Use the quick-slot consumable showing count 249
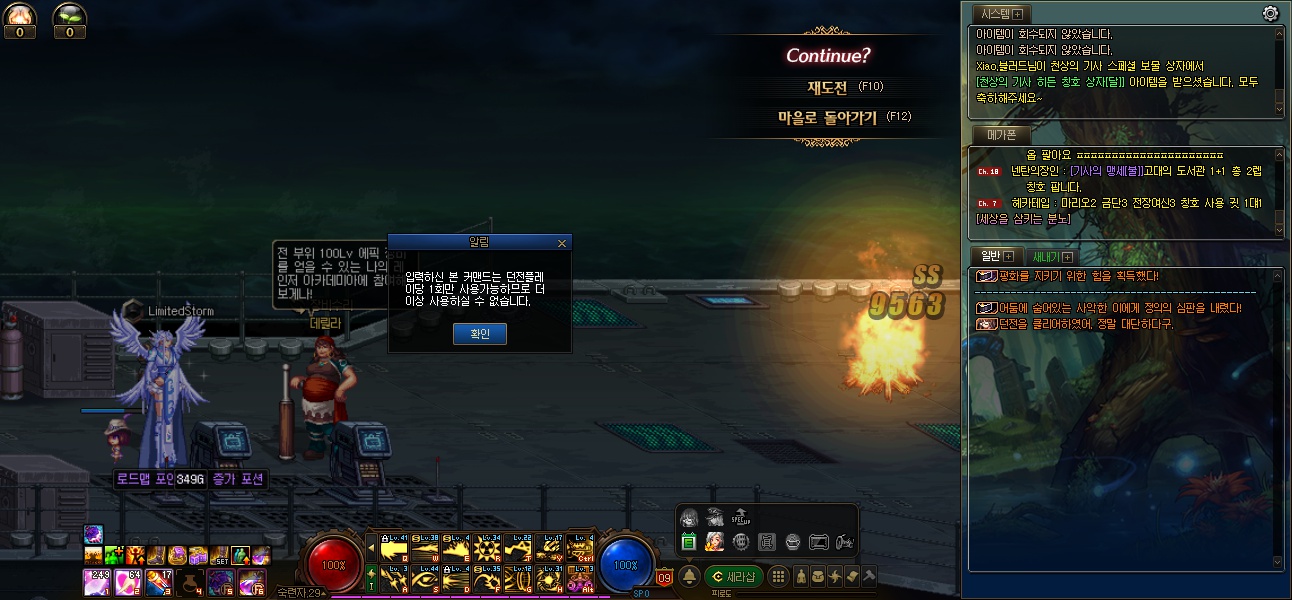Screen dimensions: 1292x600 pyautogui.click(x=98, y=582)
